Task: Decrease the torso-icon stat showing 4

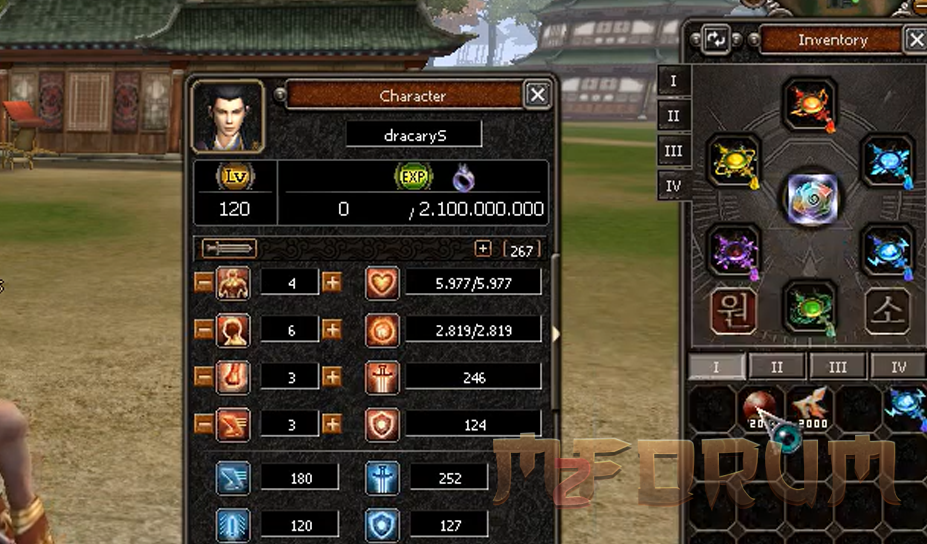Action: [x=203, y=283]
